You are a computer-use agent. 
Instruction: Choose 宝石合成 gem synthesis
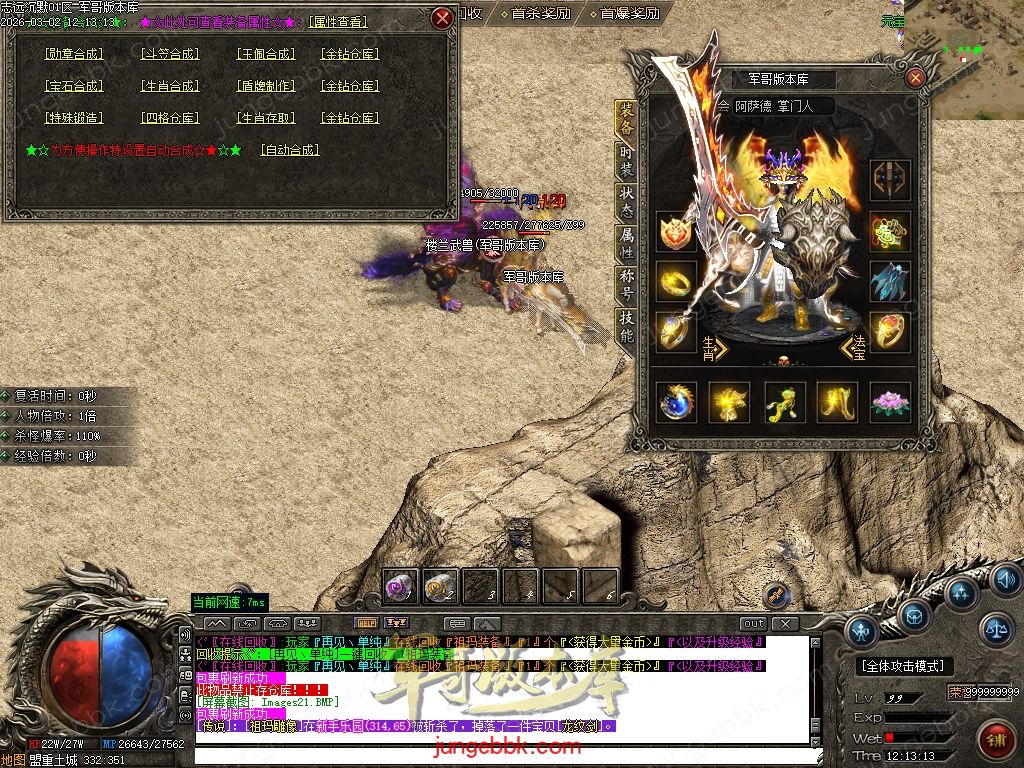point(74,86)
